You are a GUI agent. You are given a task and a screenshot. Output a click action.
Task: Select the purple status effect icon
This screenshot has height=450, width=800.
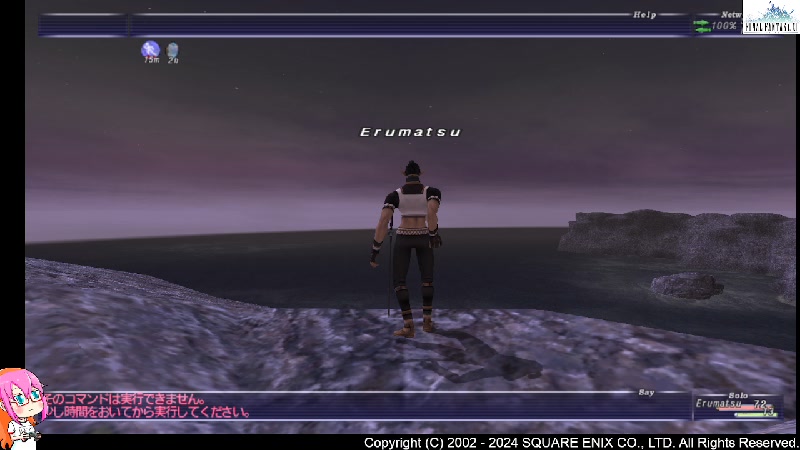pos(151,49)
